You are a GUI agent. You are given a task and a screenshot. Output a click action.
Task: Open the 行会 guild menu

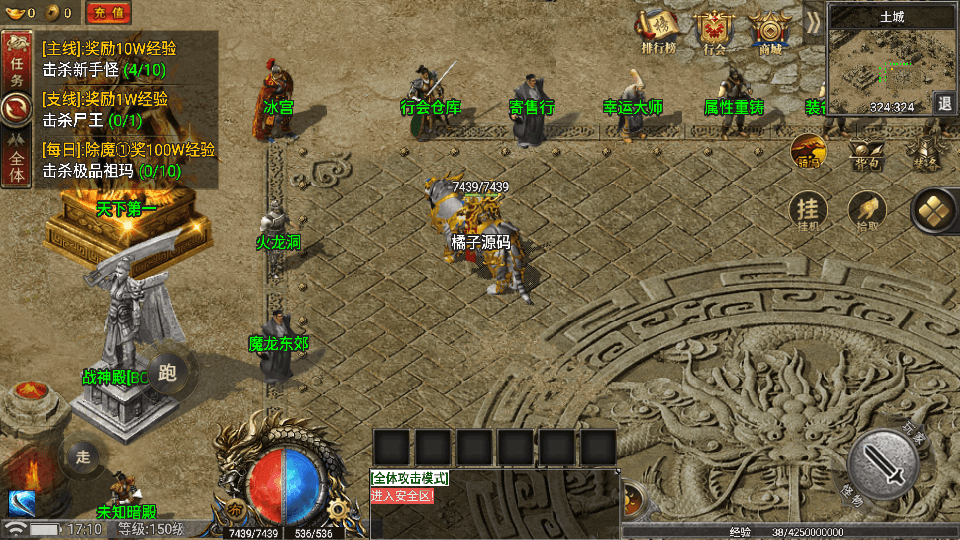[714, 31]
